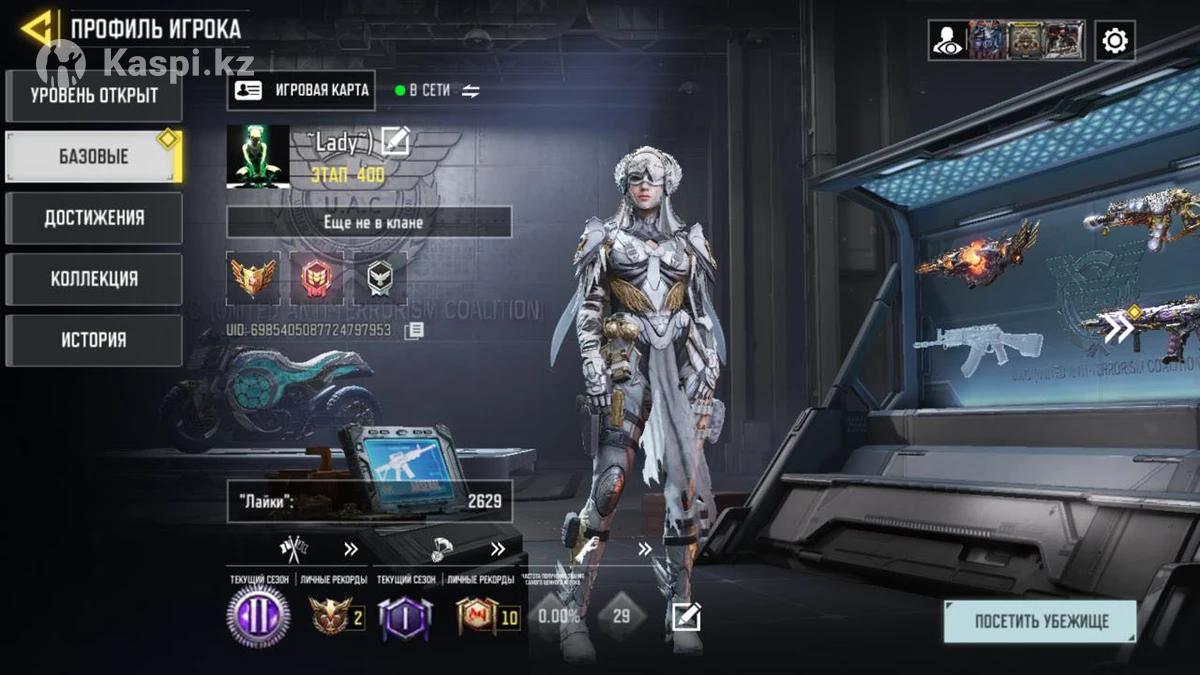
Task: Edit the player nickname Lady
Action: [x=396, y=141]
